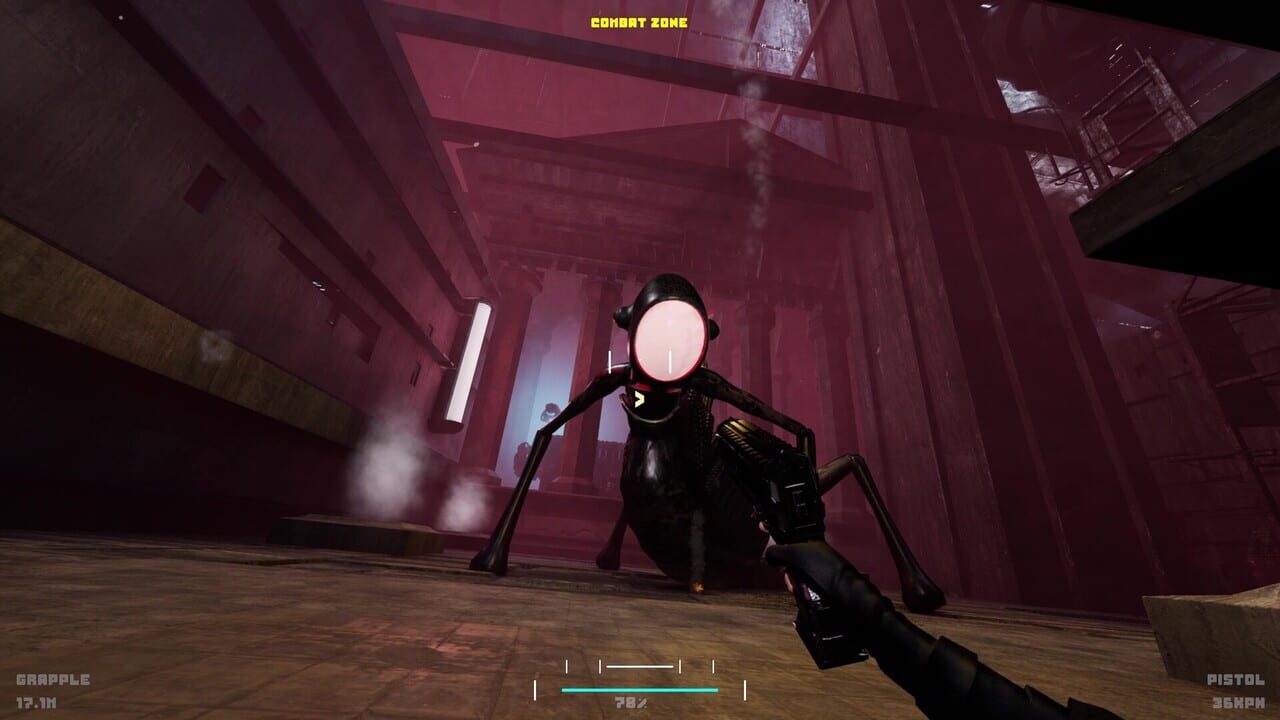Click the 78% percentage label
Viewport: 1280px width, 720px height.
[x=630, y=702]
